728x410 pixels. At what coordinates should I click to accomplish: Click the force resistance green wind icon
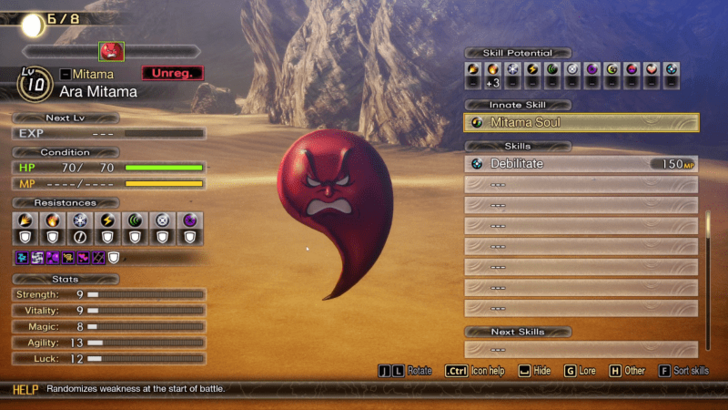coord(135,221)
